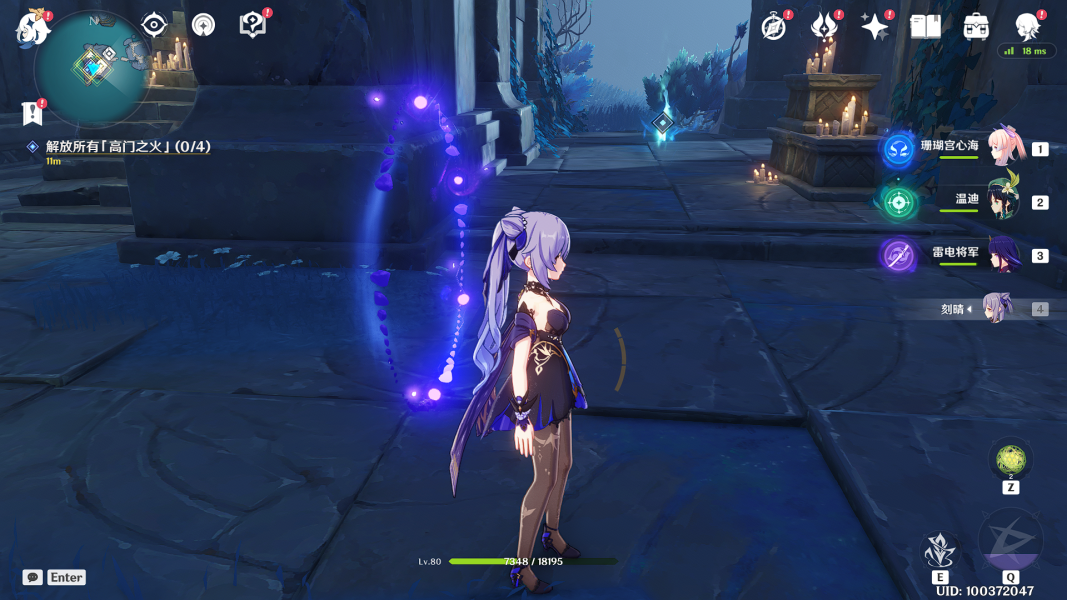Open the winged Battle Pass icon
The image size is (1067, 600).
click(x=824, y=27)
